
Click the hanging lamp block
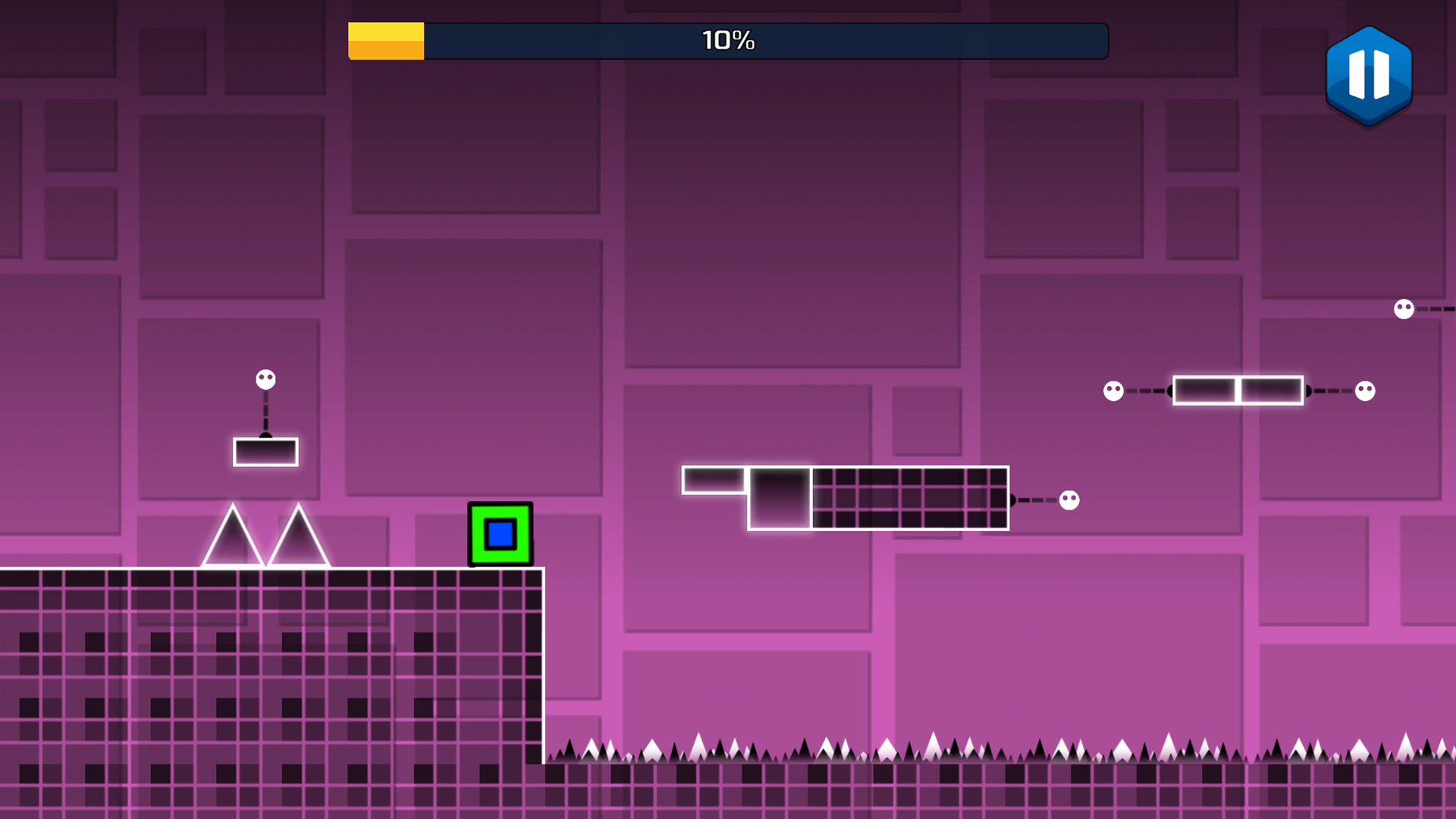[265, 450]
